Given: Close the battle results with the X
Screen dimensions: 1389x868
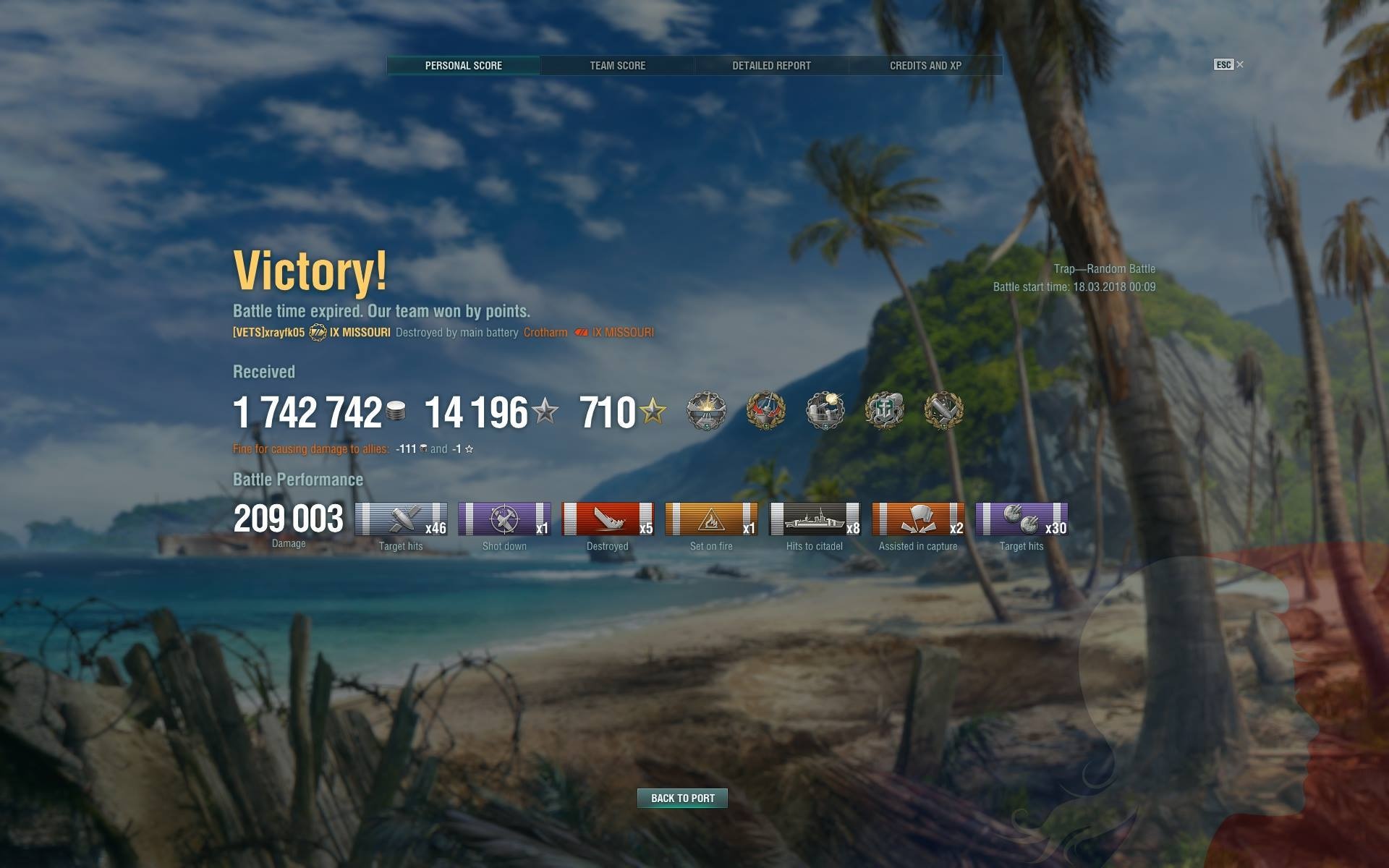Looking at the screenshot, I should (1240, 64).
